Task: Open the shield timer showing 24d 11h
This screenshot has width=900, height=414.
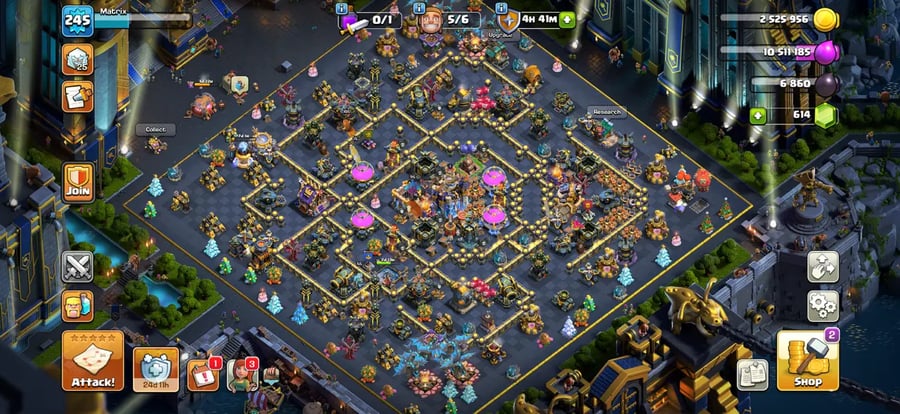Action: tap(156, 368)
